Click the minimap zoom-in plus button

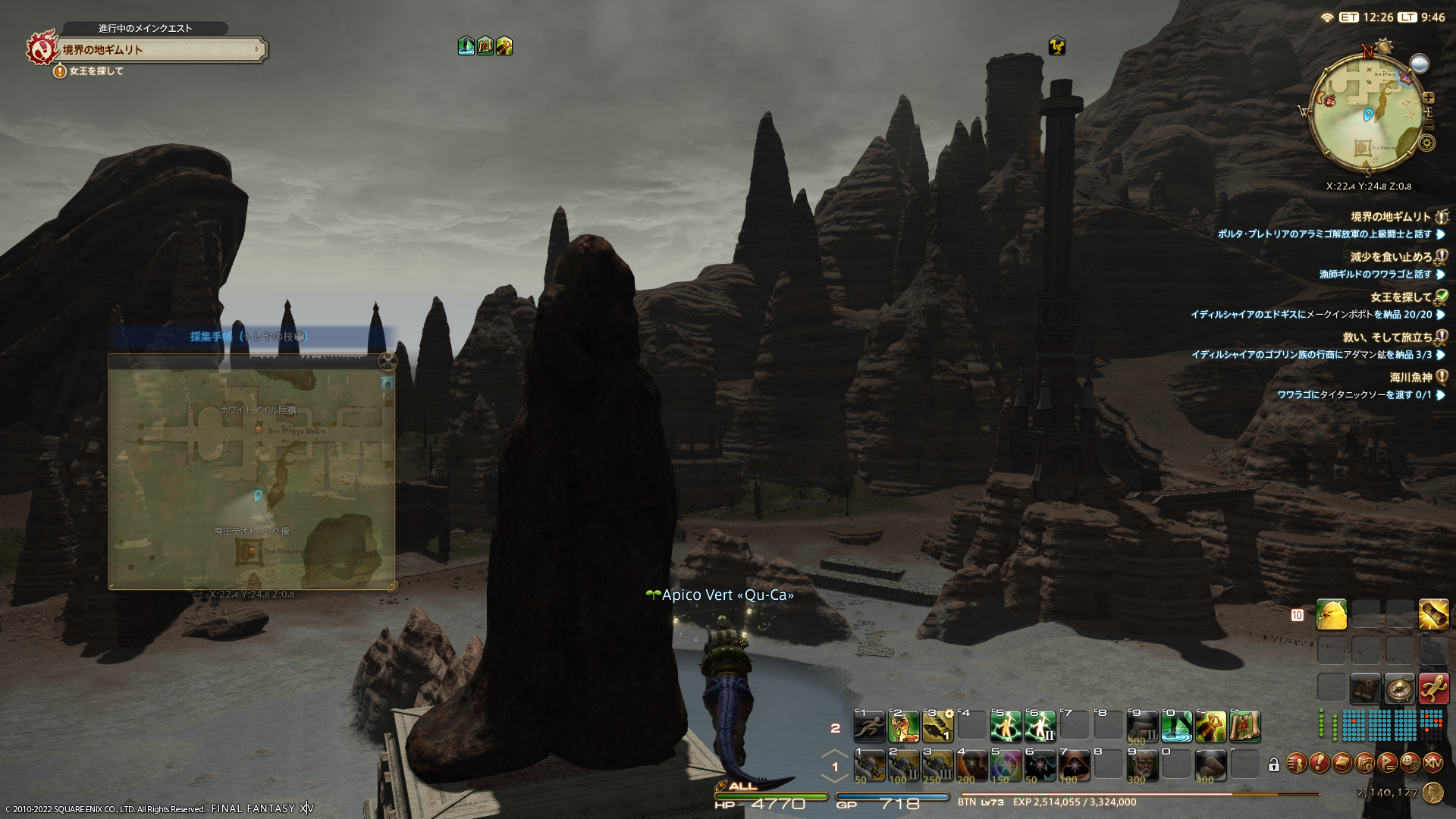click(1429, 98)
